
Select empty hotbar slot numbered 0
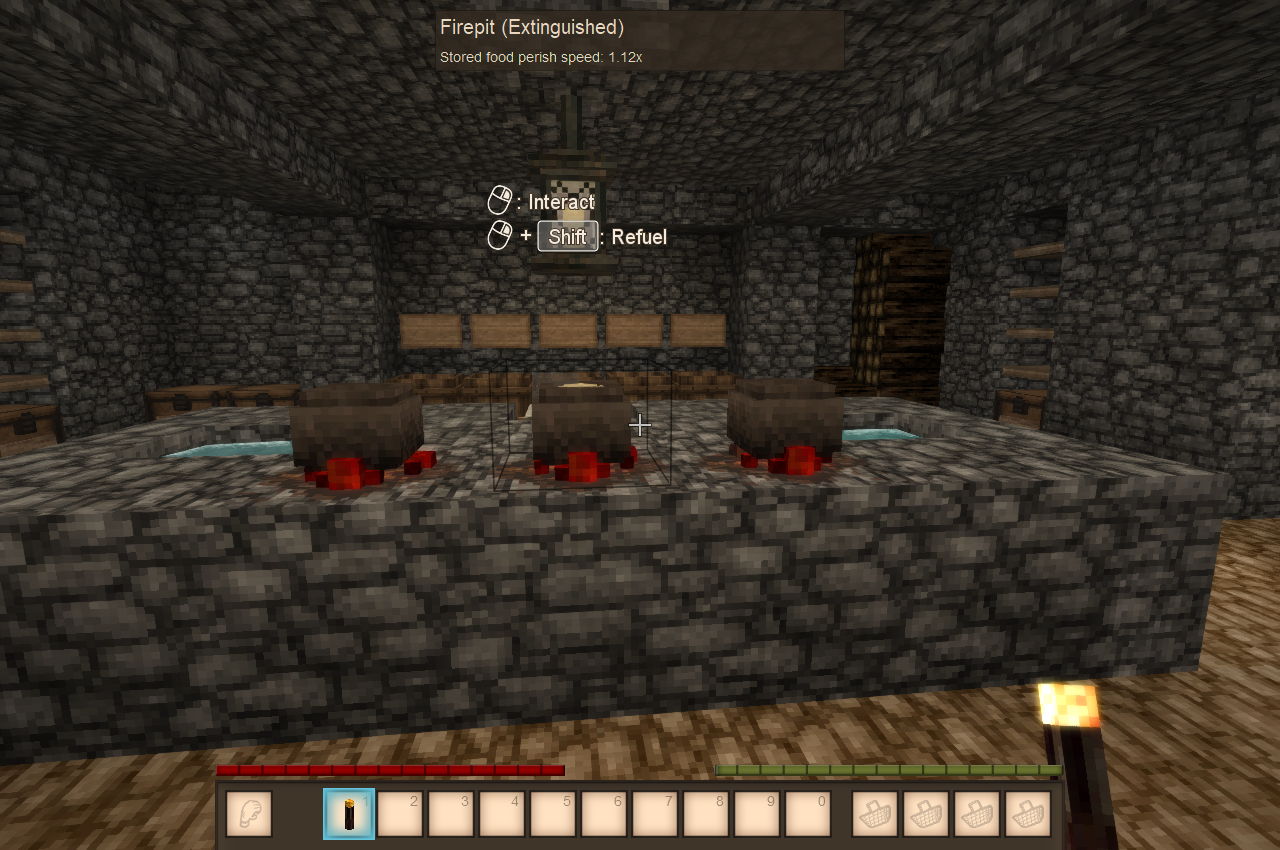click(808, 814)
